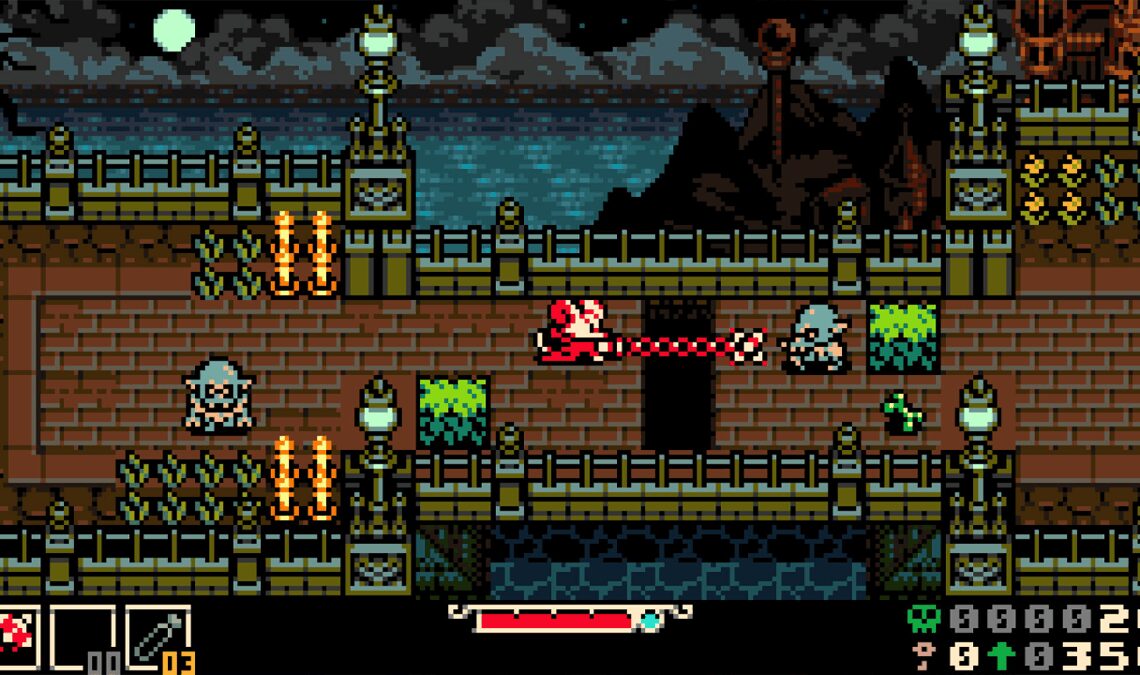The width and height of the screenshot is (1140, 675).
Task: Select the empty middle item slot
Action: 81,637
